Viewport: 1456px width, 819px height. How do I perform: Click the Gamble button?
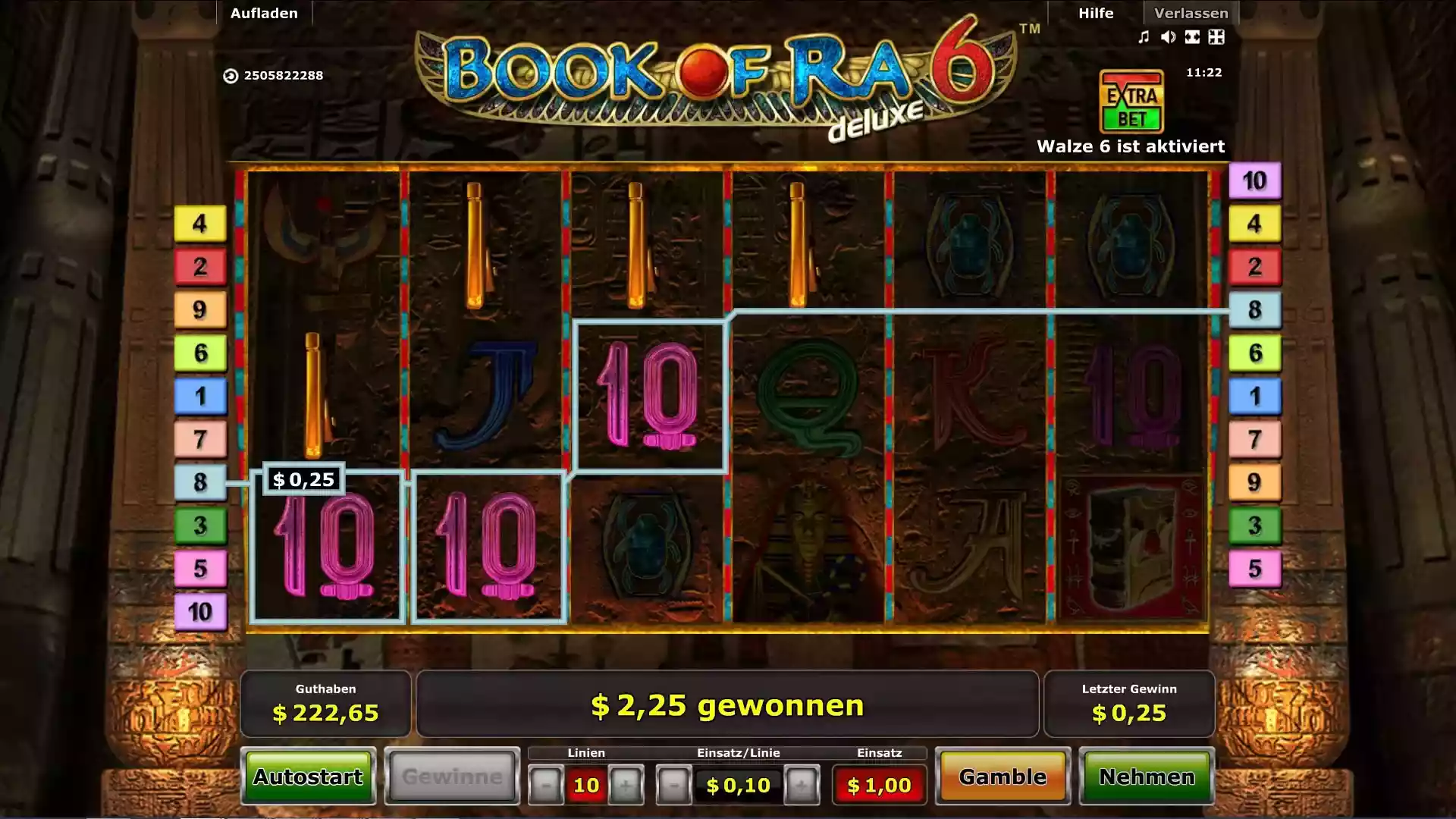pyautogui.click(x=1003, y=777)
